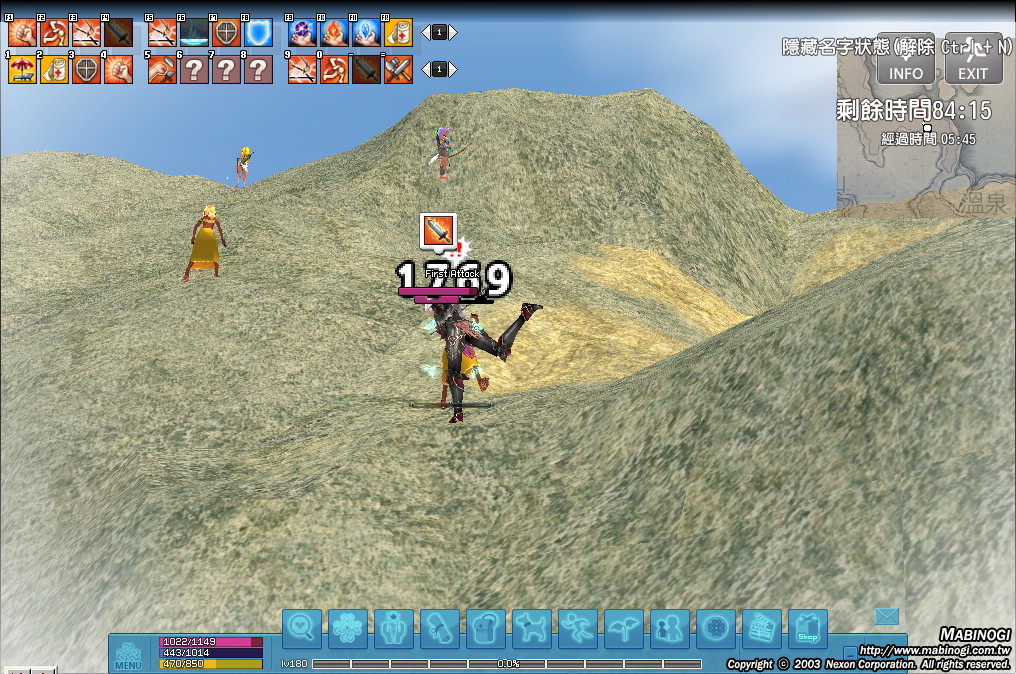The height and width of the screenshot is (674, 1016).
Task: Open the inventory backpack icon
Action: coord(486,629)
